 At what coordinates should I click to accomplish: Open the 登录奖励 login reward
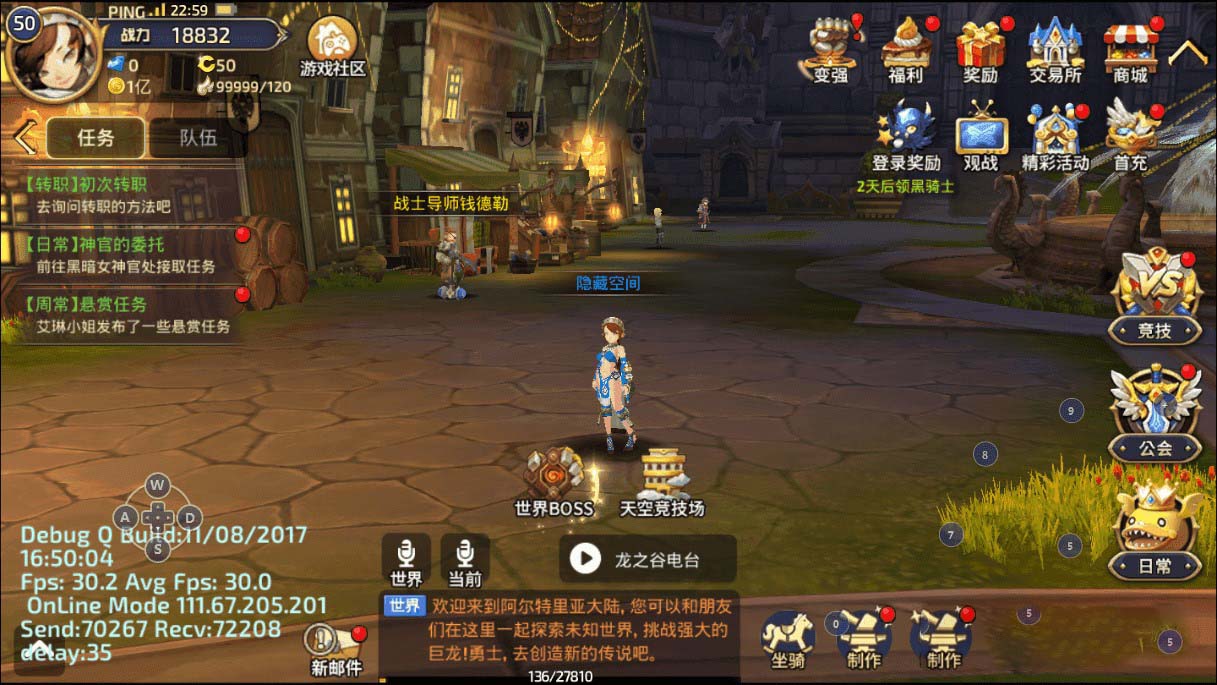click(906, 136)
